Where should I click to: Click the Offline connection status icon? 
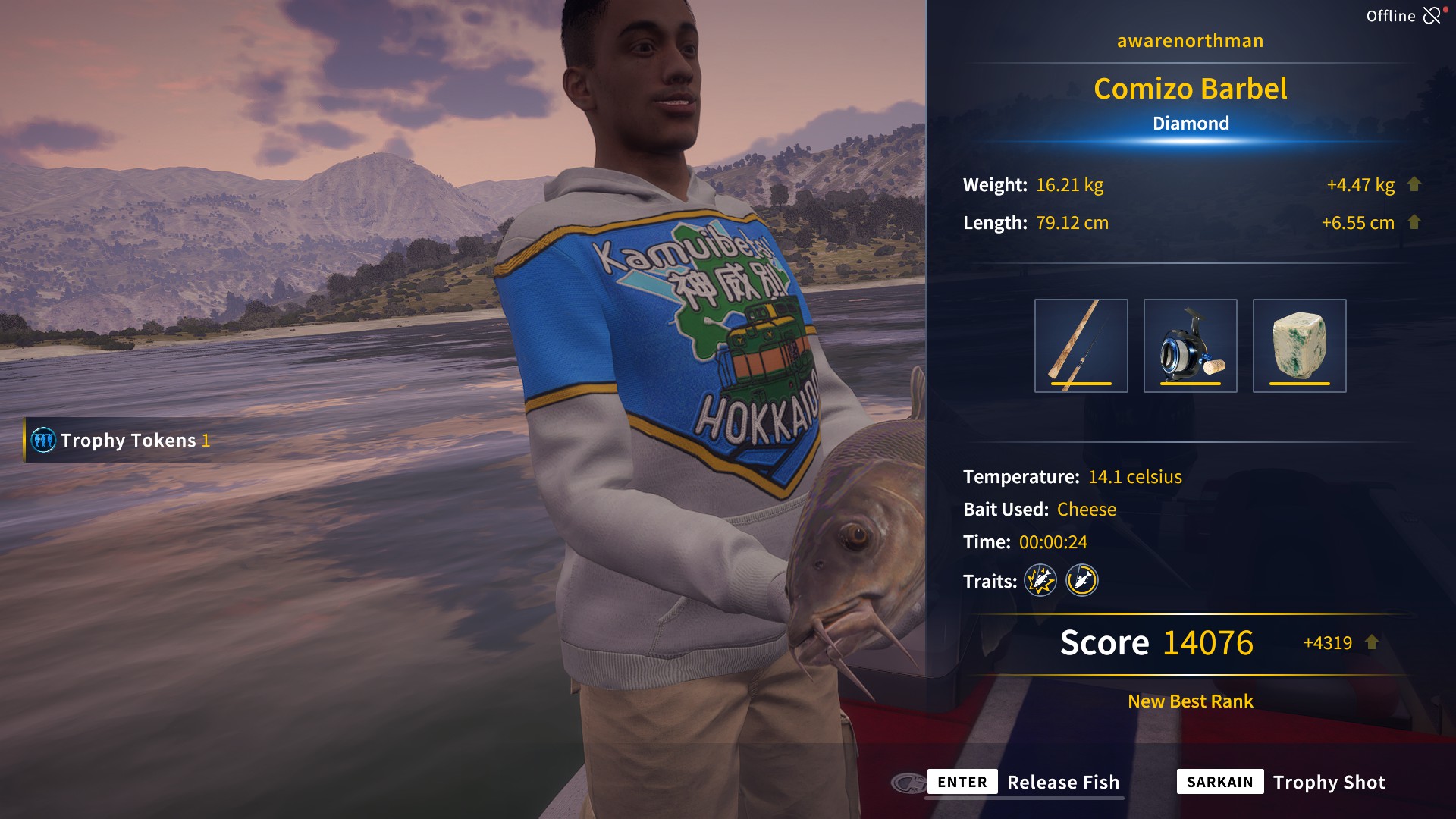1432,16
